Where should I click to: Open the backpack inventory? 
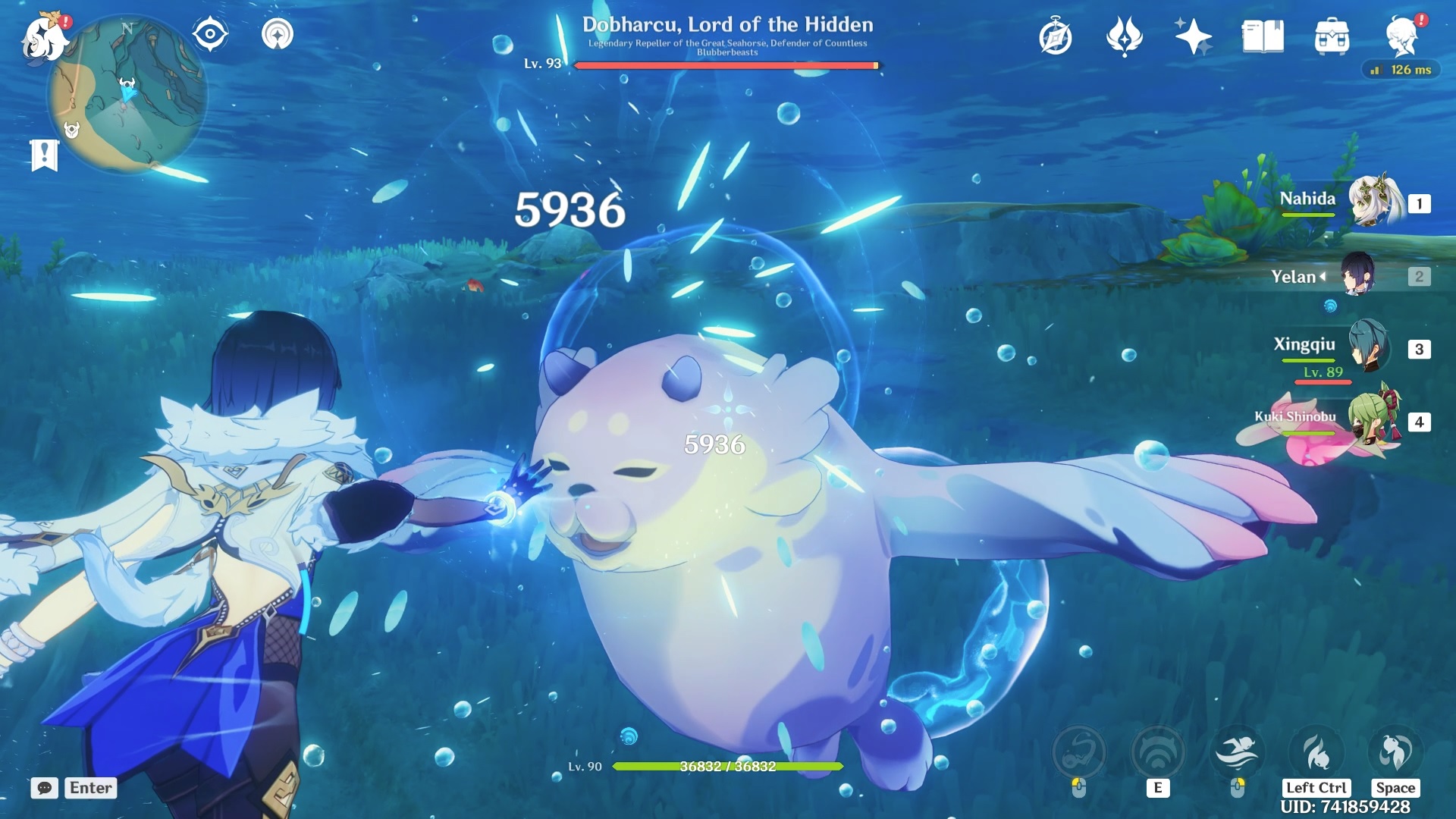(x=1332, y=36)
